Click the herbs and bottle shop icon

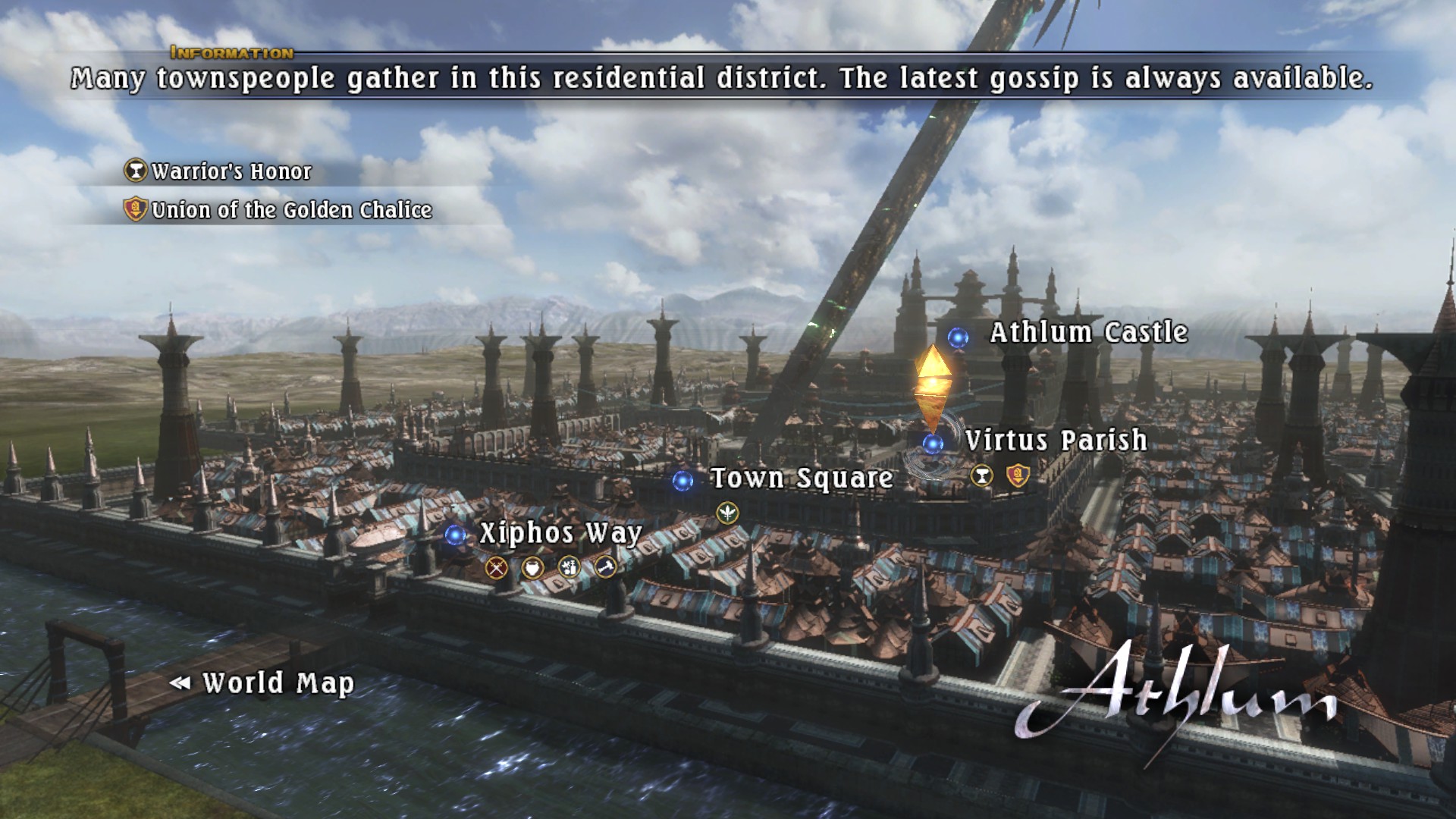pyautogui.click(x=569, y=567)
